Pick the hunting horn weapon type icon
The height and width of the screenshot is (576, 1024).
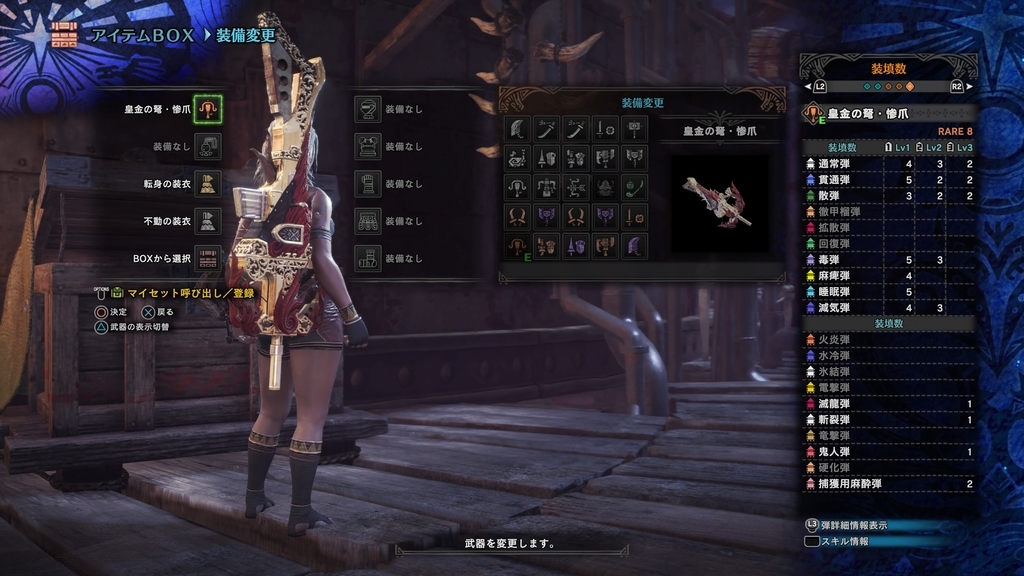click(518, 158)
